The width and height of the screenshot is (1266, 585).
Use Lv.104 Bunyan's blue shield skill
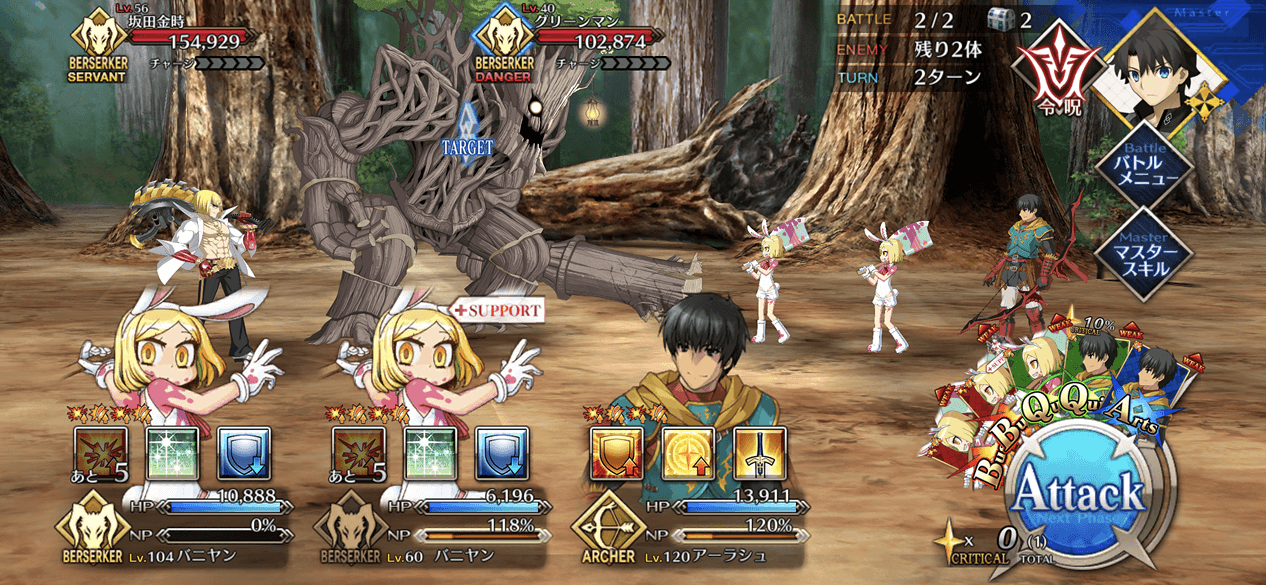tap(243, 454)
